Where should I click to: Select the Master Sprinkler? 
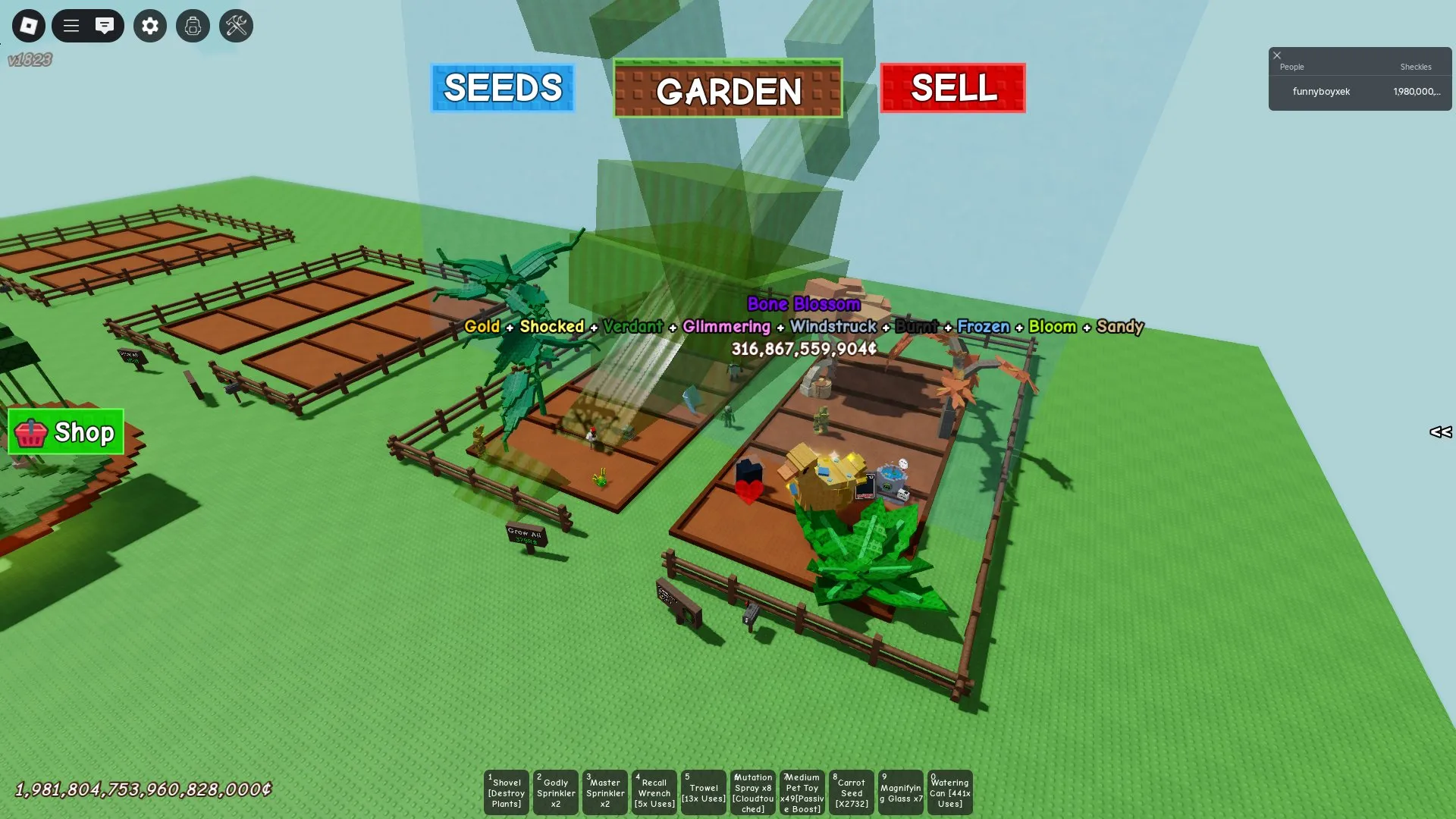pos(605,792)
